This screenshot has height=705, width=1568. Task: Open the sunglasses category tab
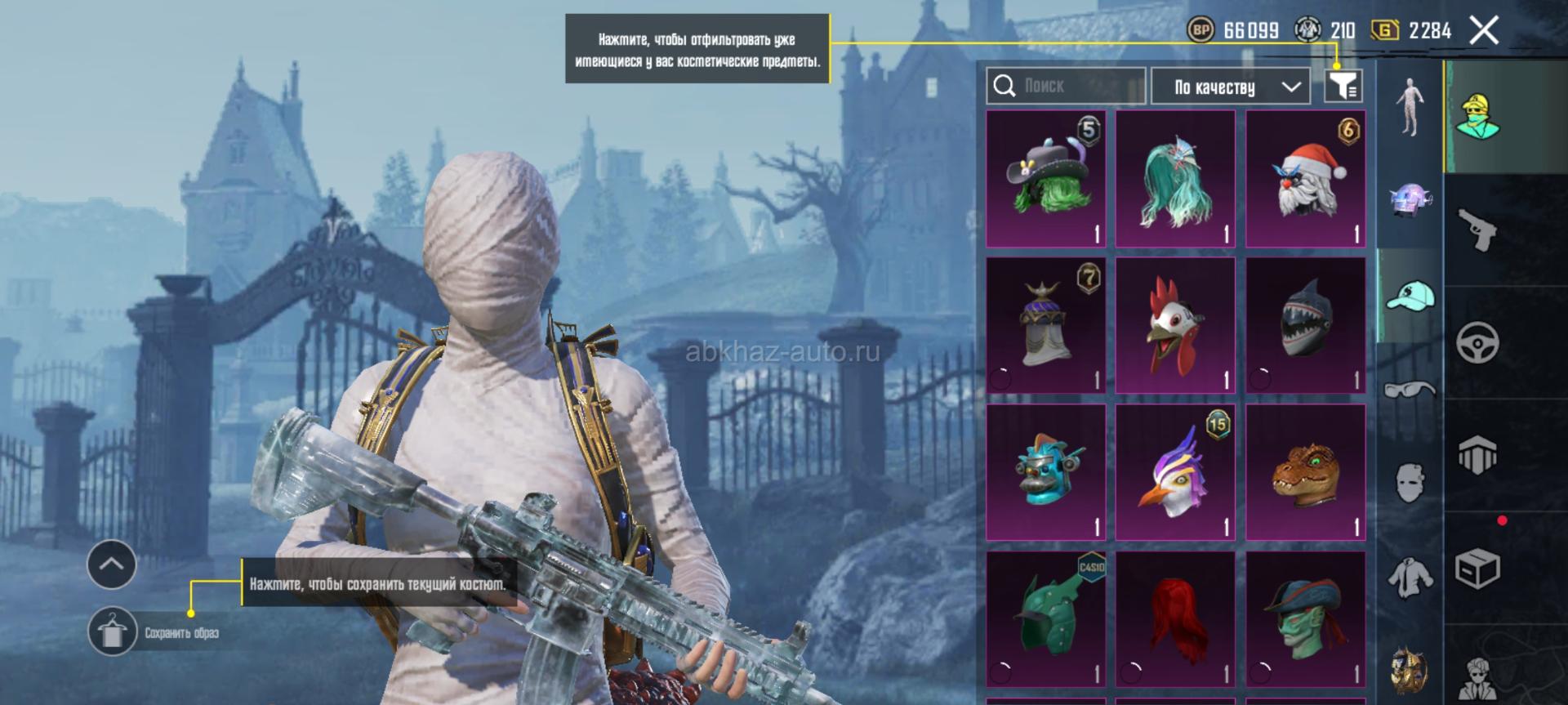pos(1410,390)
